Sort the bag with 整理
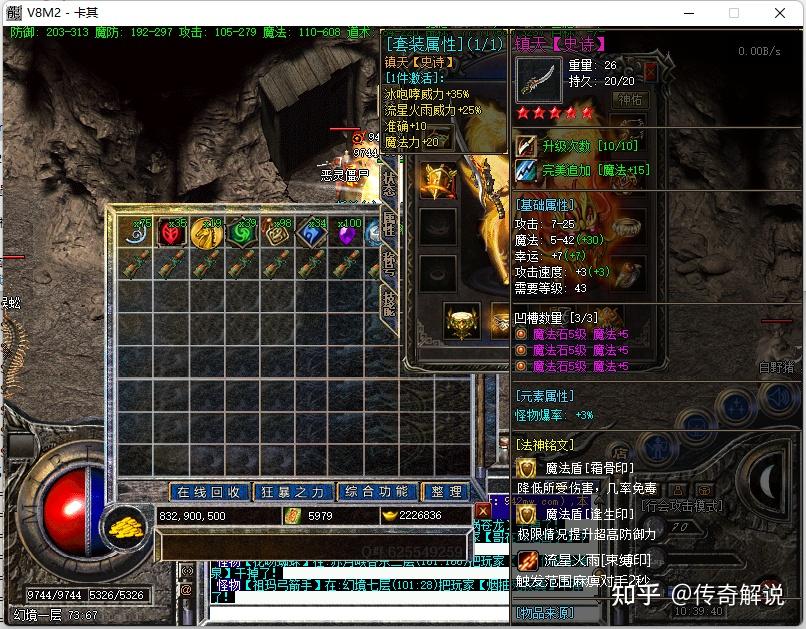 [445, 492]
